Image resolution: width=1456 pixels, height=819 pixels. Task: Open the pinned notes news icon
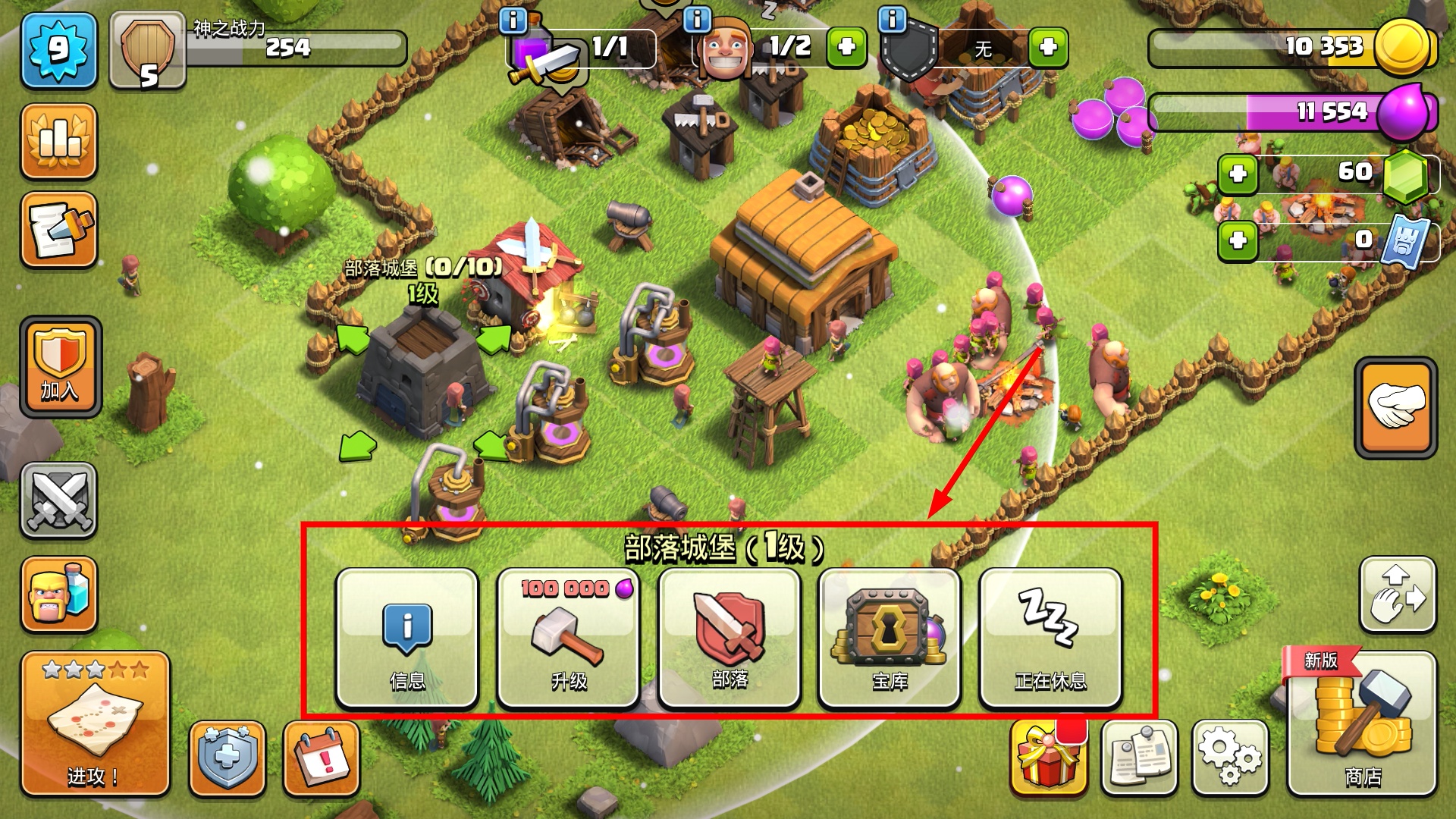pyautogui.click(x=1139, y=757)
